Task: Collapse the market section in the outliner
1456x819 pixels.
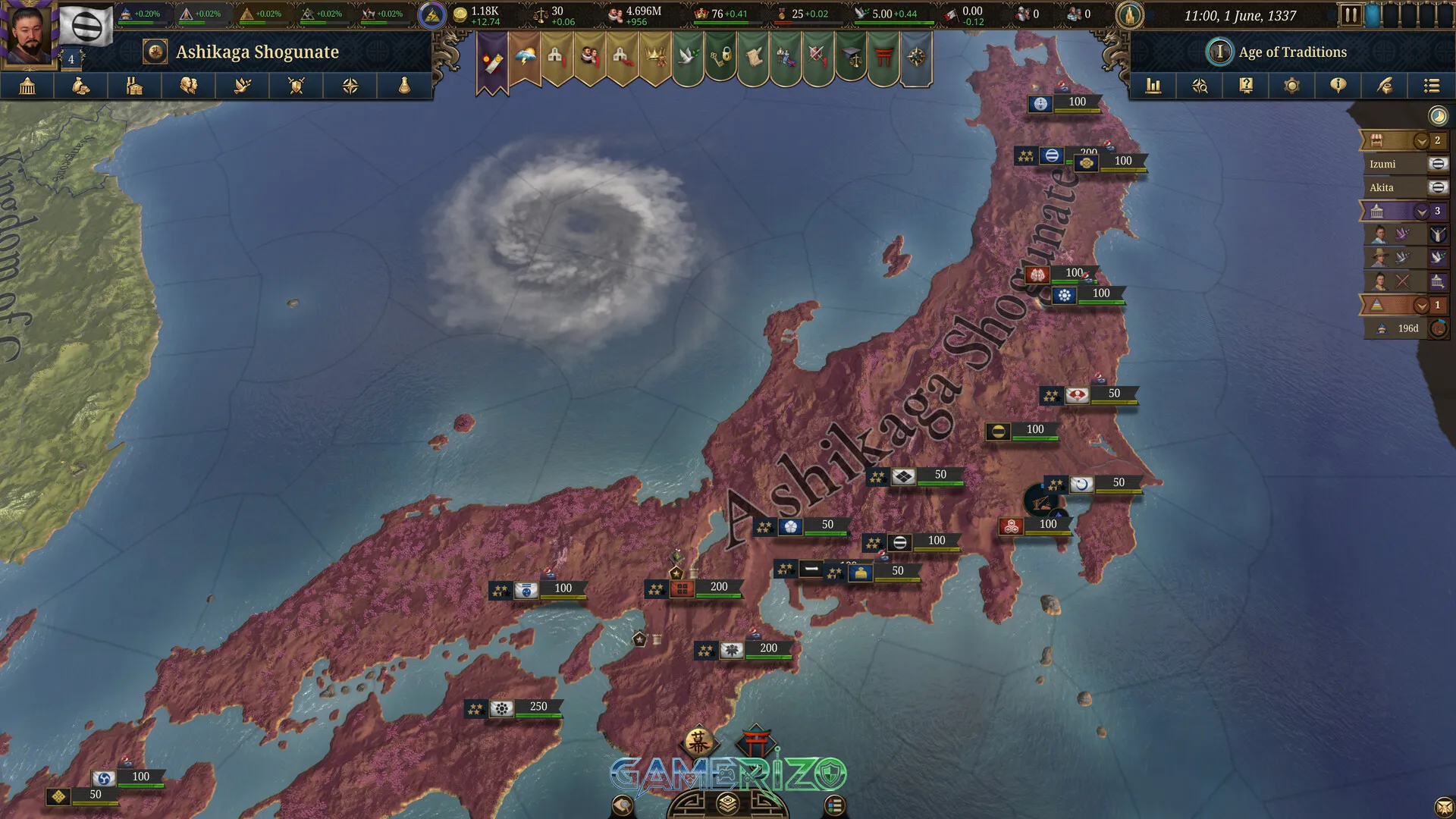Action: [x=1421, y=142]
